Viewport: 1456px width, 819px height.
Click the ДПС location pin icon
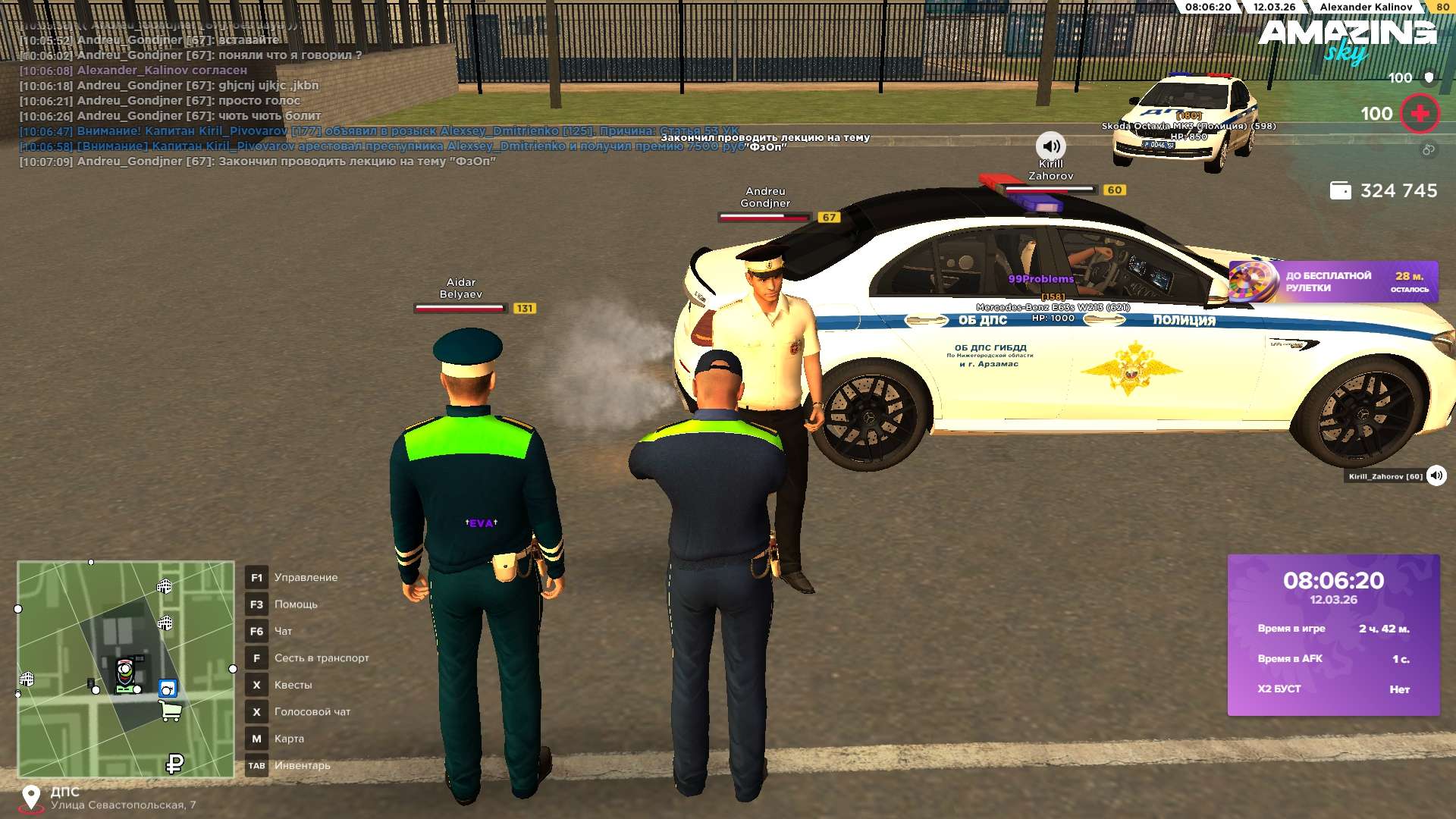[31, 797]
